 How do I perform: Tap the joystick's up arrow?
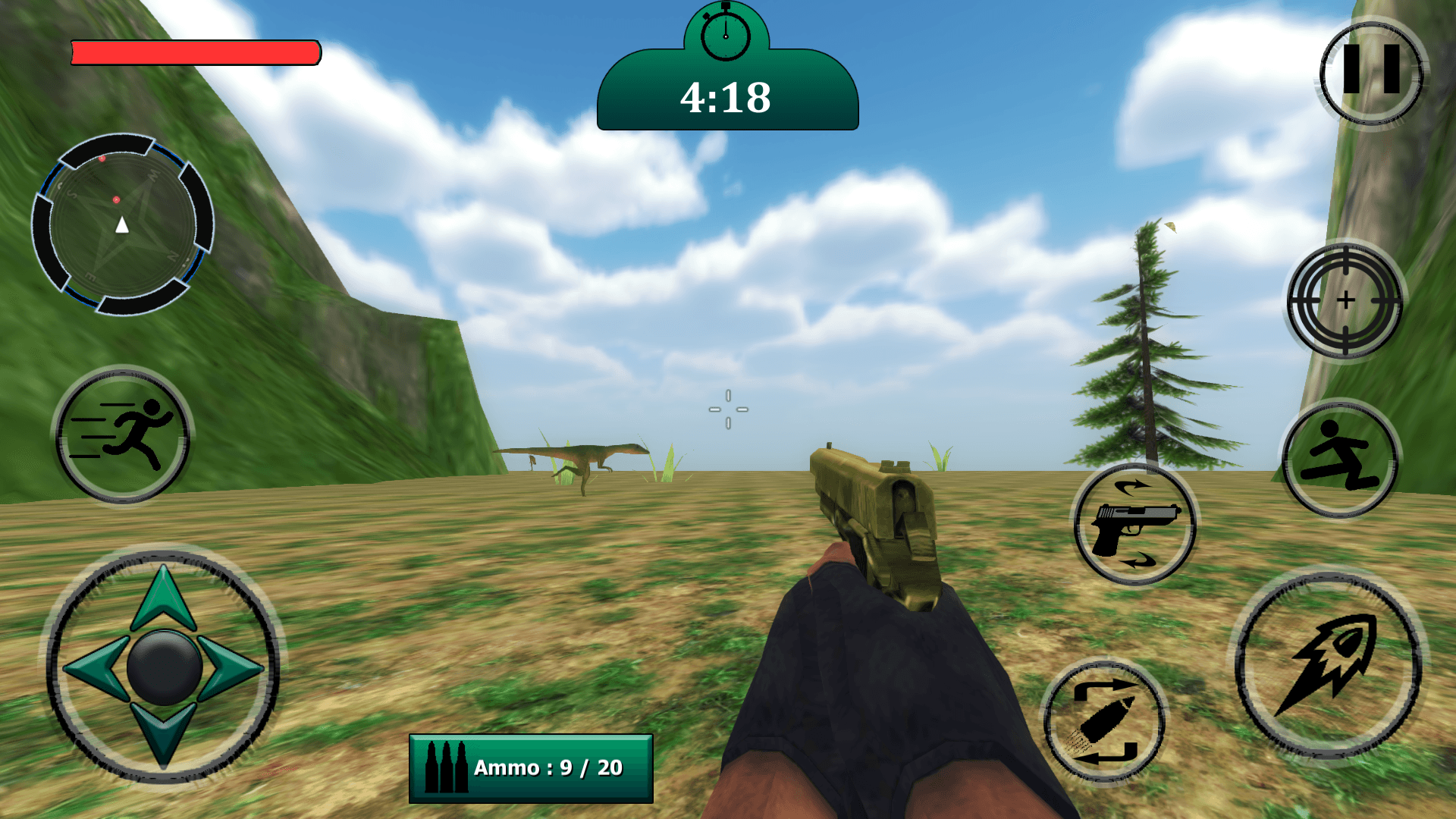tap(164, 599)
